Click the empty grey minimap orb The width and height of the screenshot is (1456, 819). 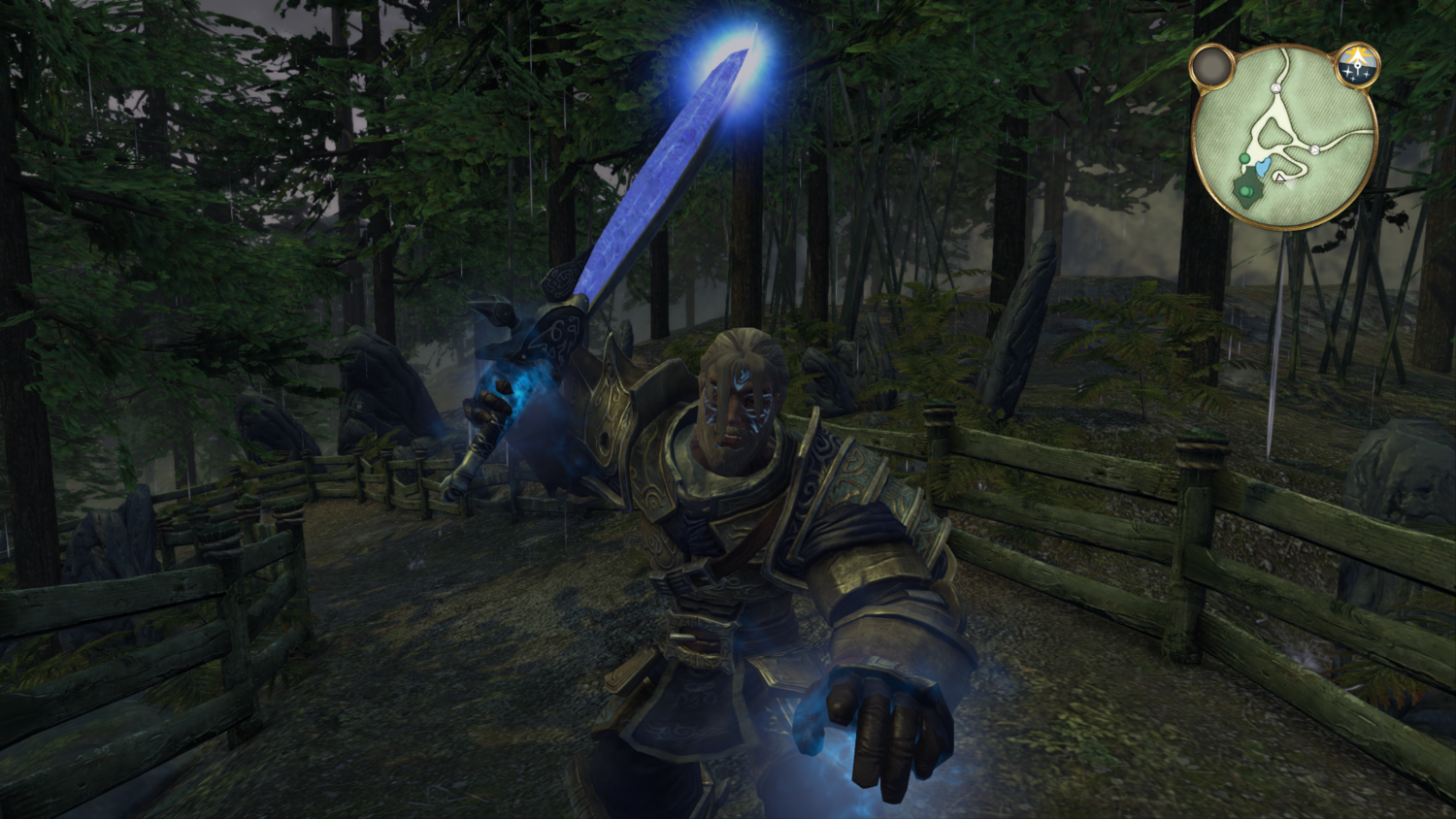click(x=1211, y=67)
